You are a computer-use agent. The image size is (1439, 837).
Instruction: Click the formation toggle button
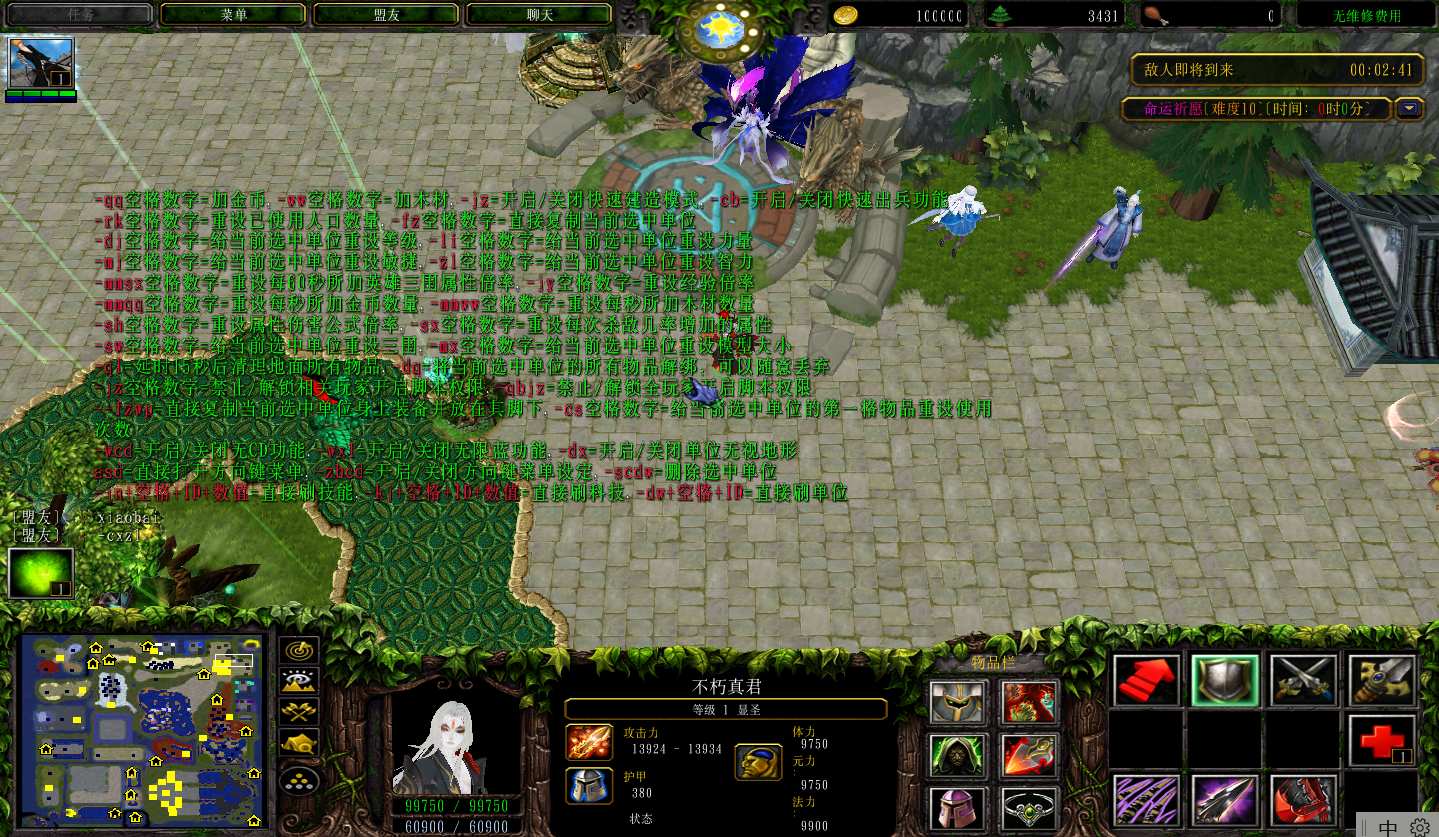pyautogui.click(x=300, y=779)
